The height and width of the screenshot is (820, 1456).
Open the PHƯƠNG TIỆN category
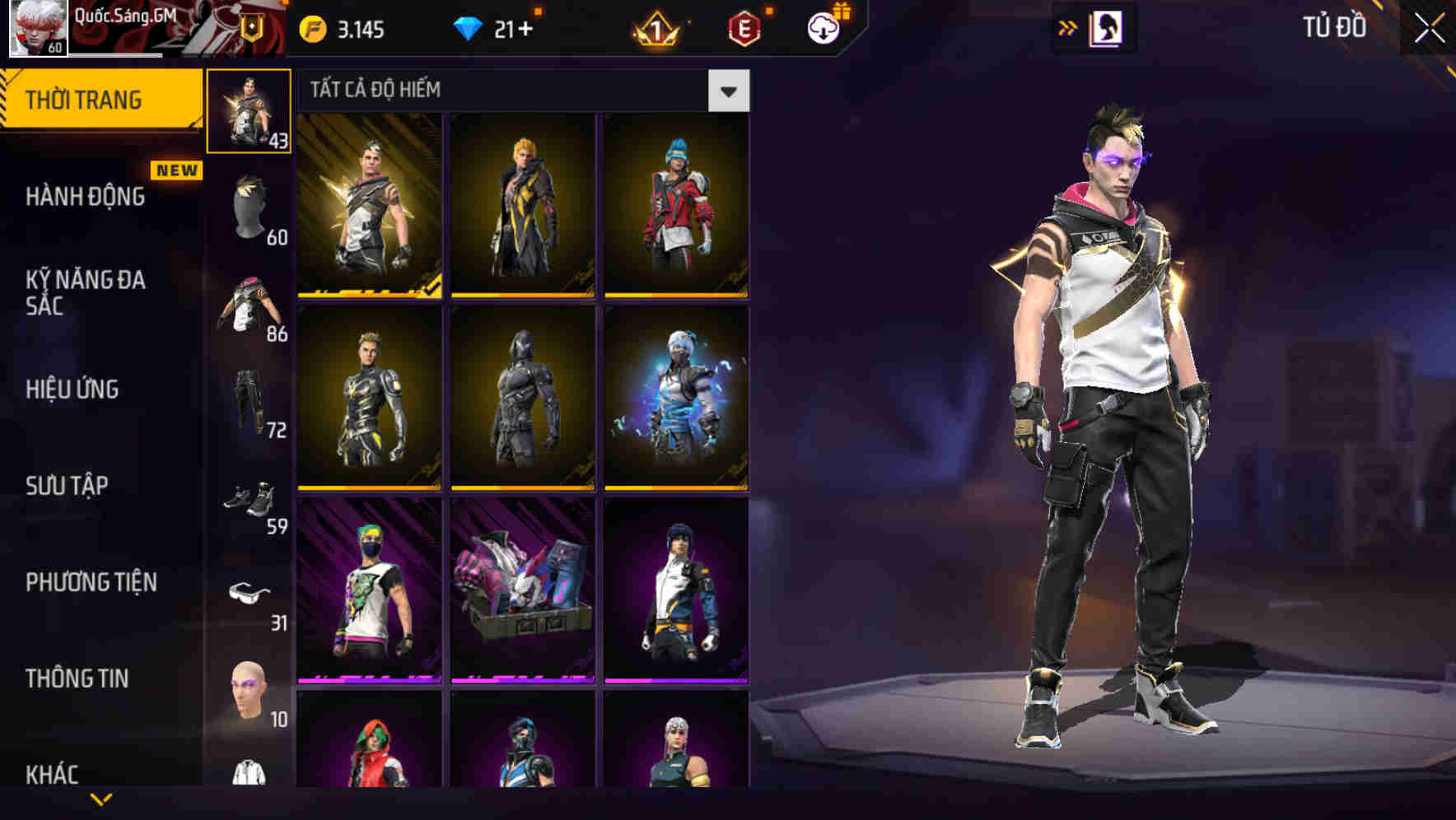pos(89,582)
